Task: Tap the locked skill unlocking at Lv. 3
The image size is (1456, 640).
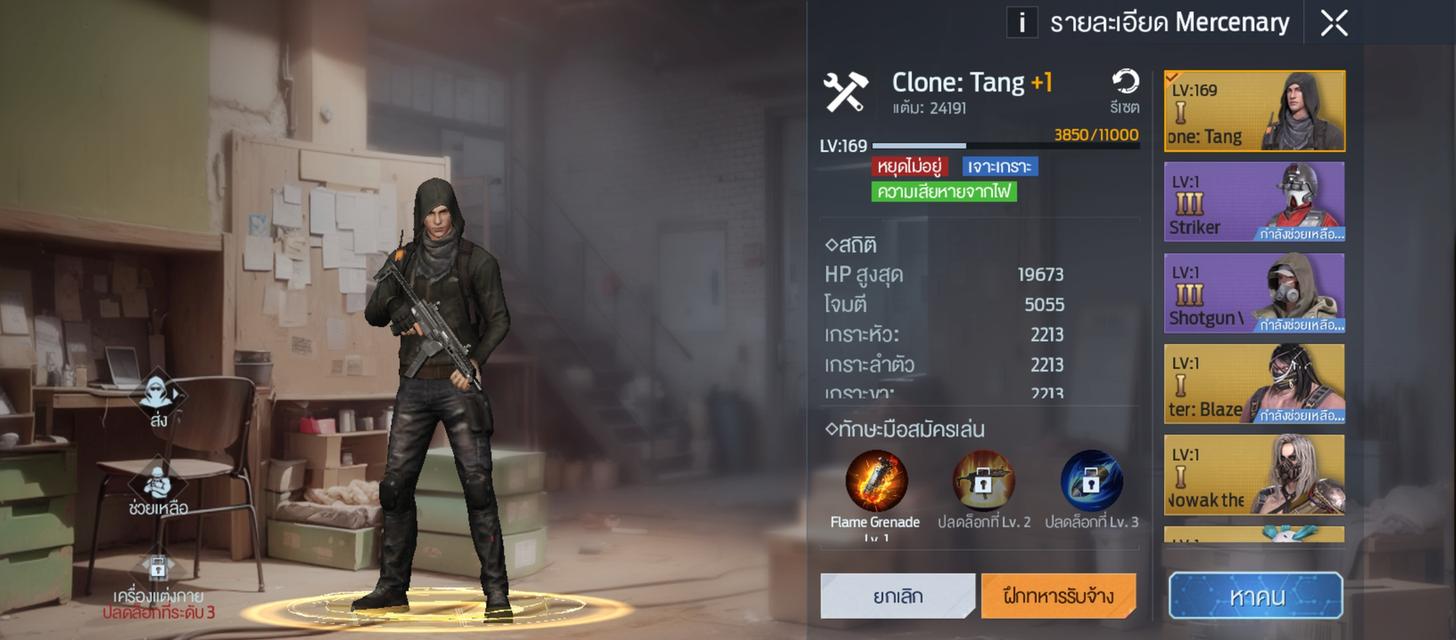Action: click(x=1091, y=482)
